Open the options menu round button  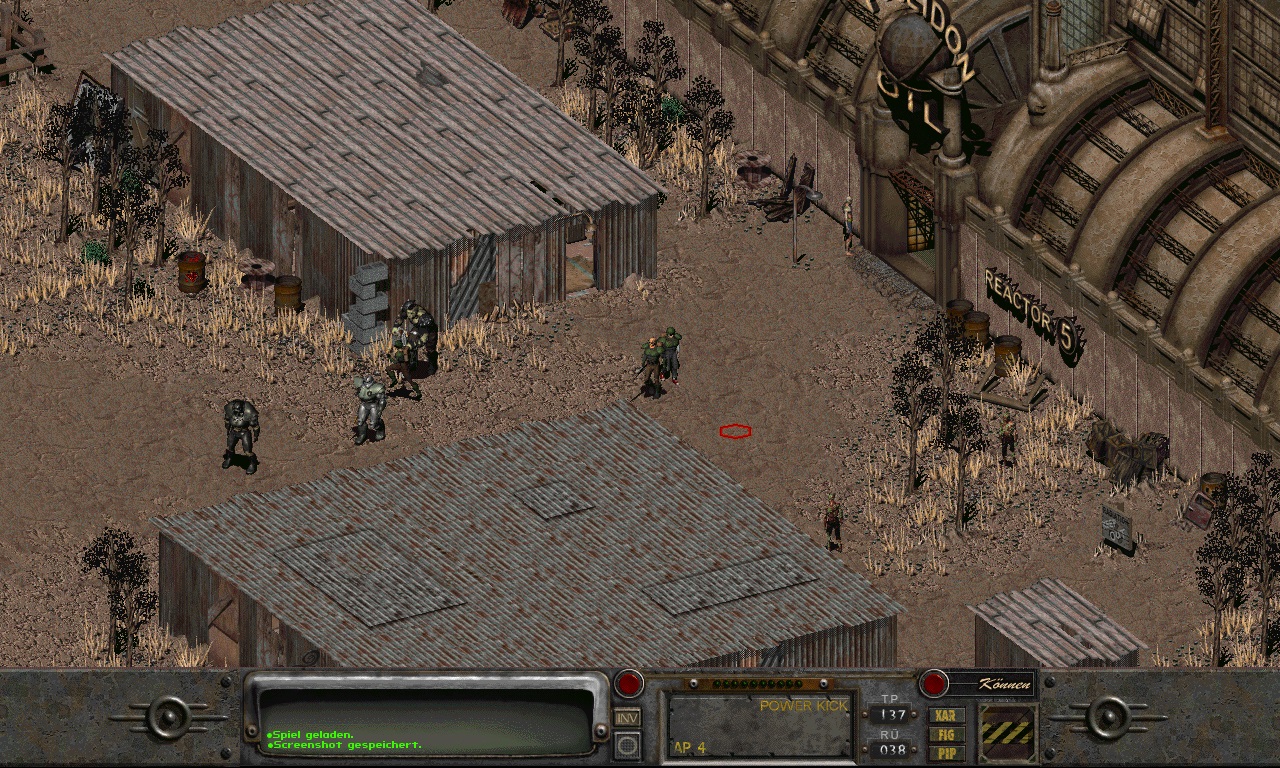627,744
